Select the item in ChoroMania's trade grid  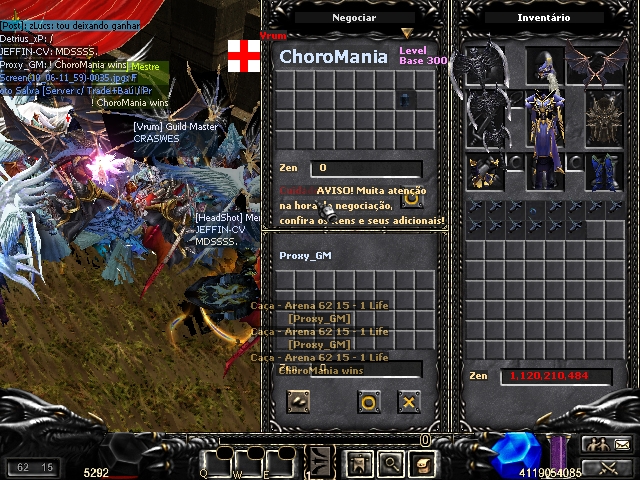coord(403,98)
